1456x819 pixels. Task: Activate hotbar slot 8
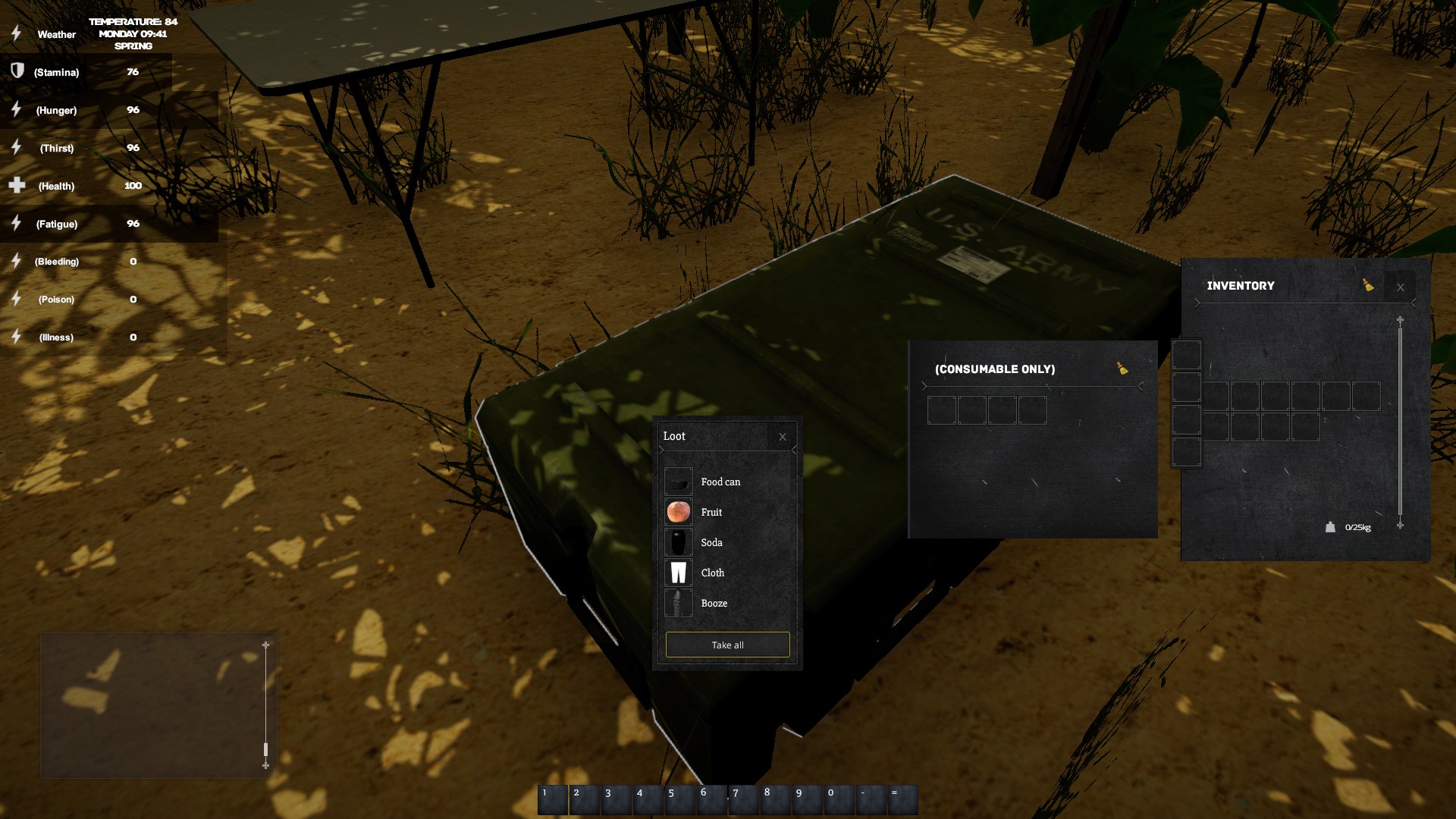(775, 800)
